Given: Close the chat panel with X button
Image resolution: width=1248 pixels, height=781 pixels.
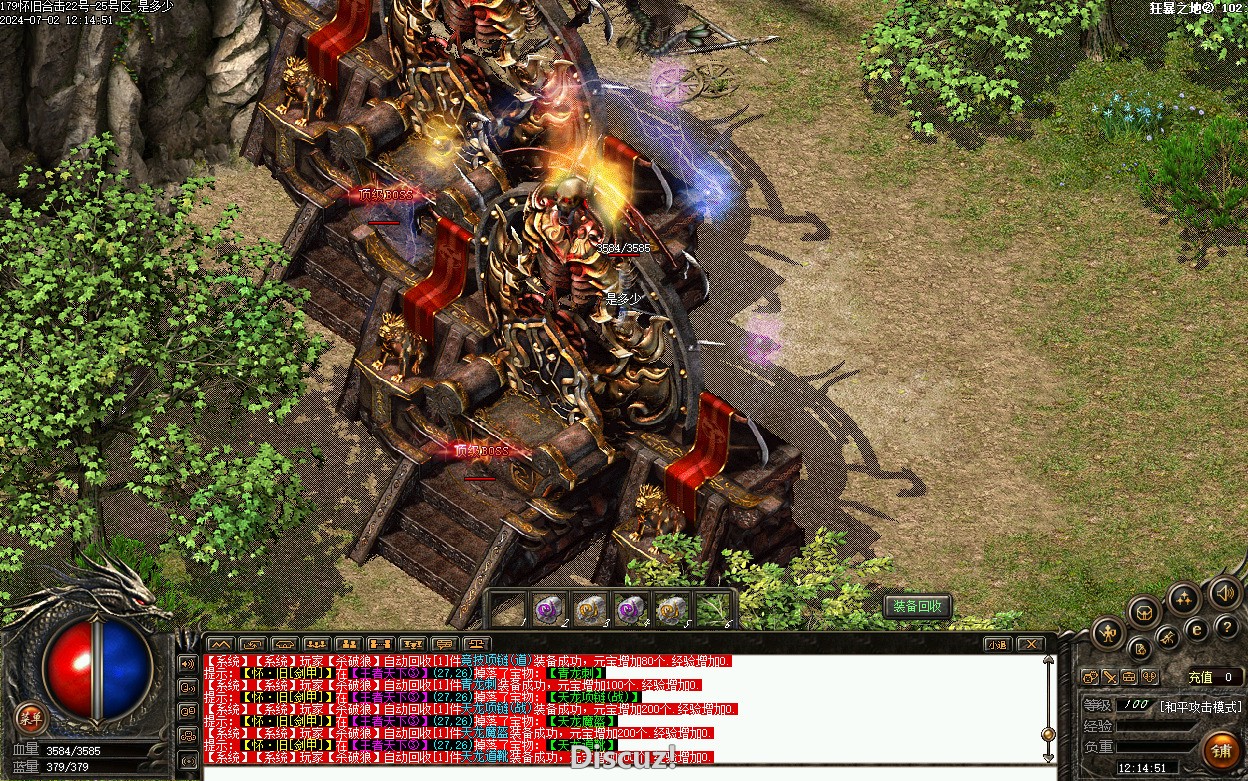Looking at the screenshot, I should click(x=1029, y=644).
